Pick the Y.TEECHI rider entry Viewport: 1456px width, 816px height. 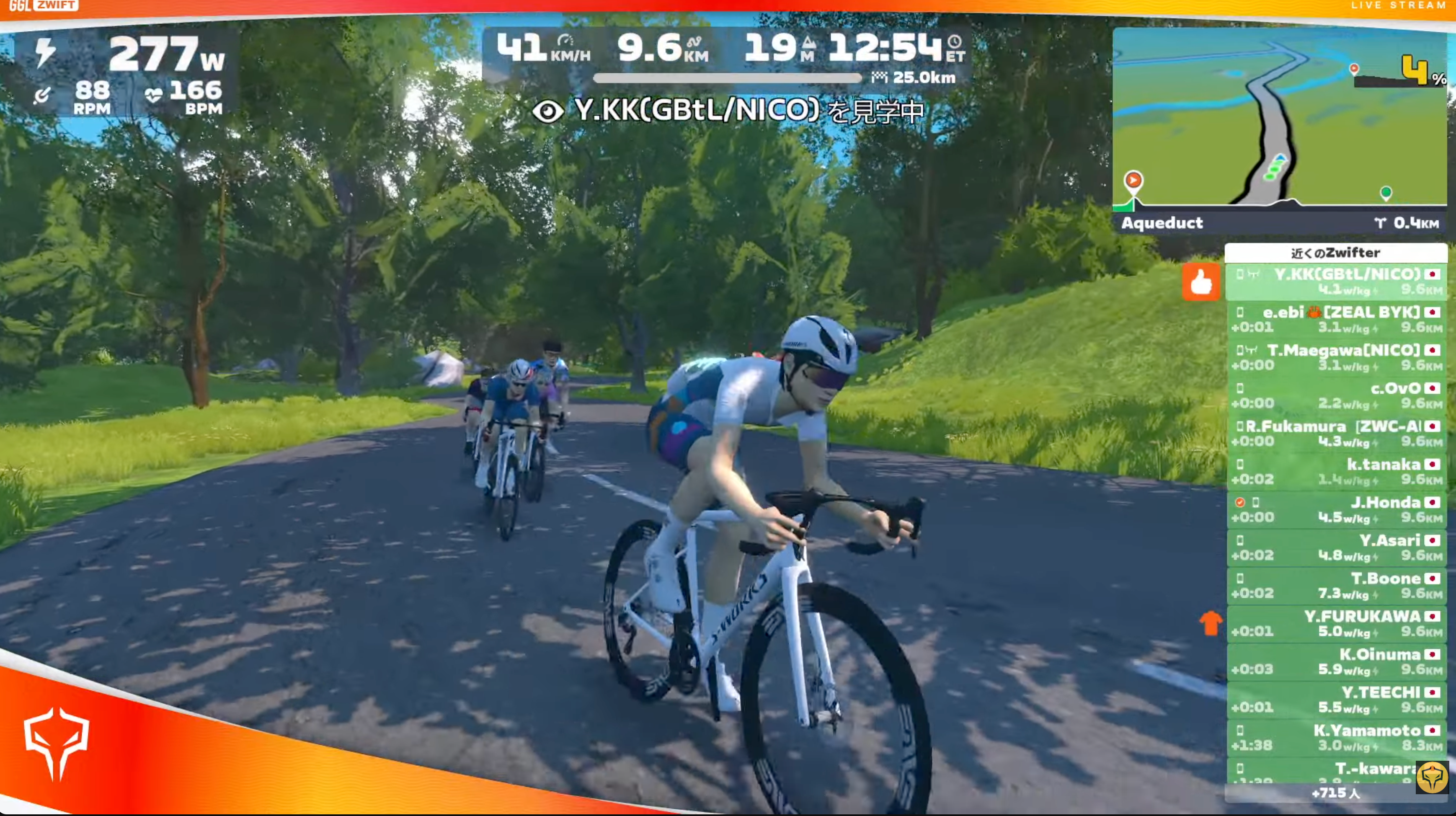pyautogui.click(x=1336, y=699)
